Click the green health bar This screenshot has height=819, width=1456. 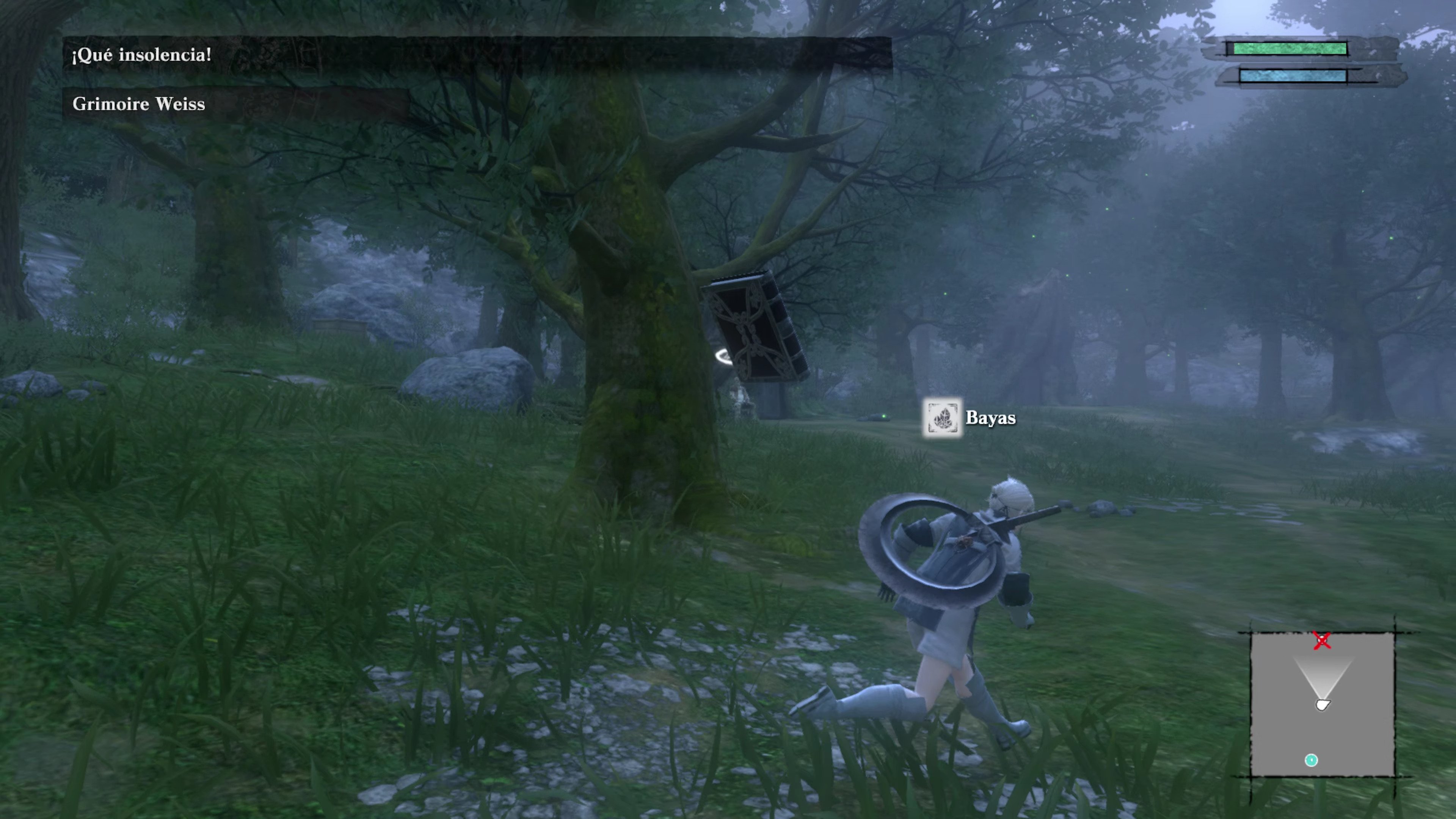coord(1291,50)
